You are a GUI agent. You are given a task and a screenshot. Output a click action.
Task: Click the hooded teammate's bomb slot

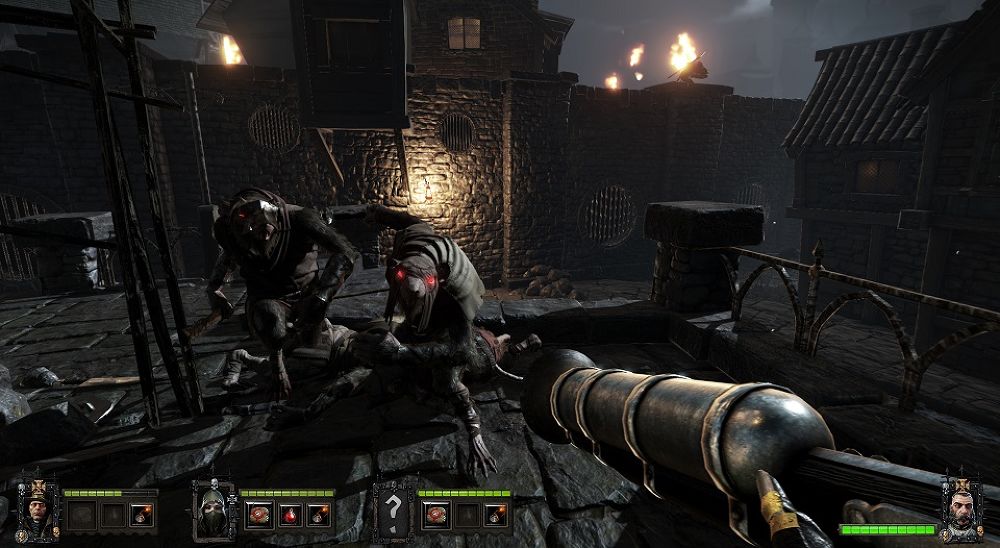pos(318,515)
